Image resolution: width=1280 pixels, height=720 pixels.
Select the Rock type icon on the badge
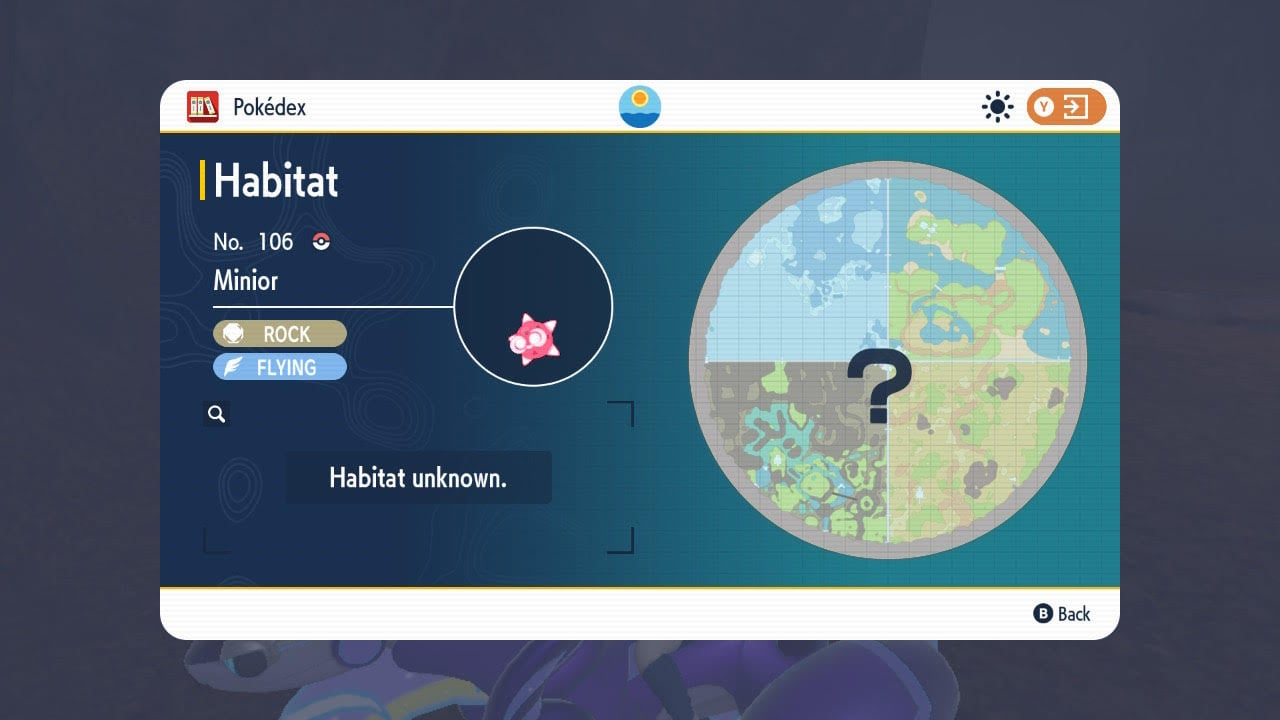click(x=235, y=333)
